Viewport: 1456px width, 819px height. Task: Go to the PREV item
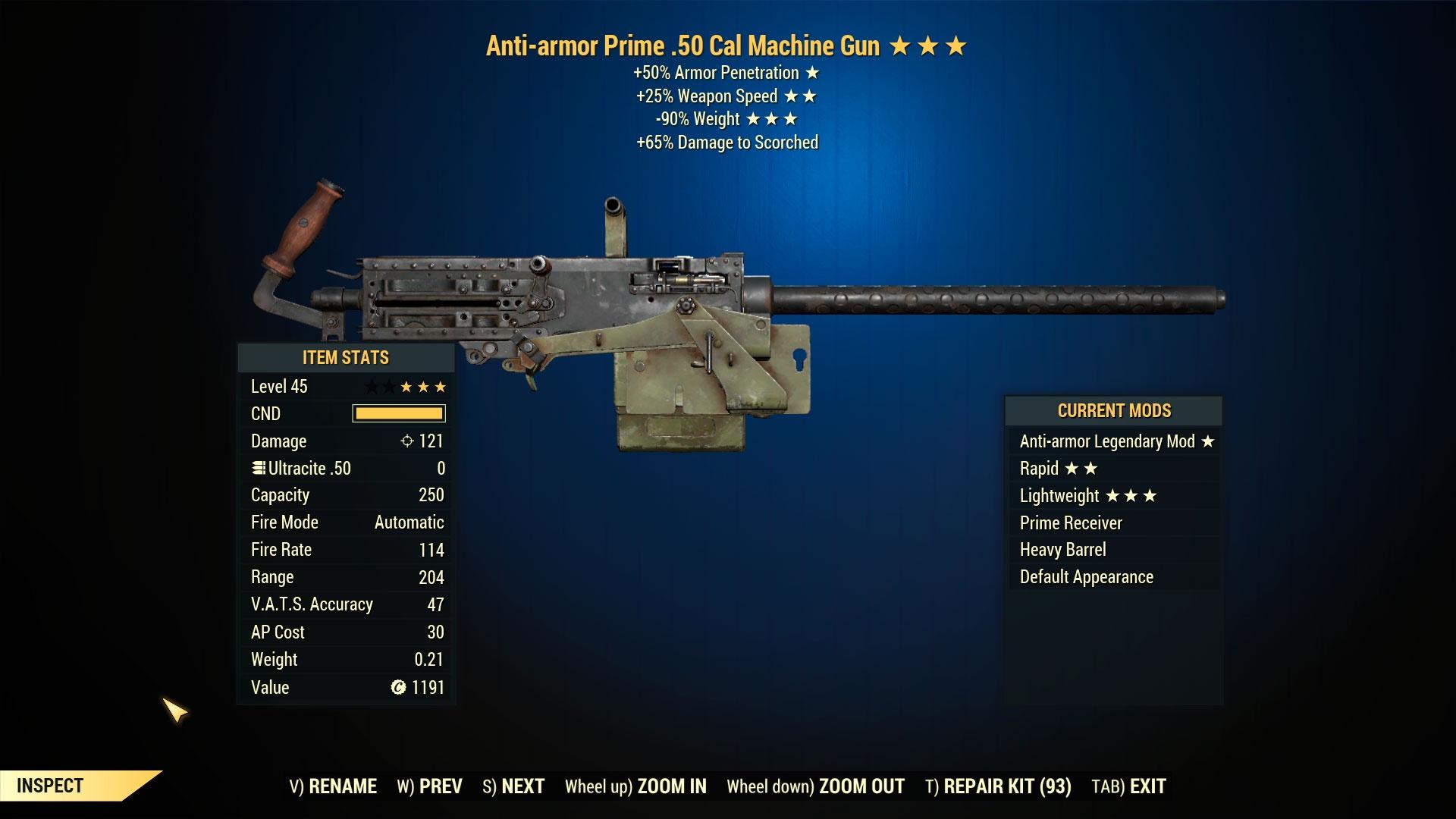point(429,786)
